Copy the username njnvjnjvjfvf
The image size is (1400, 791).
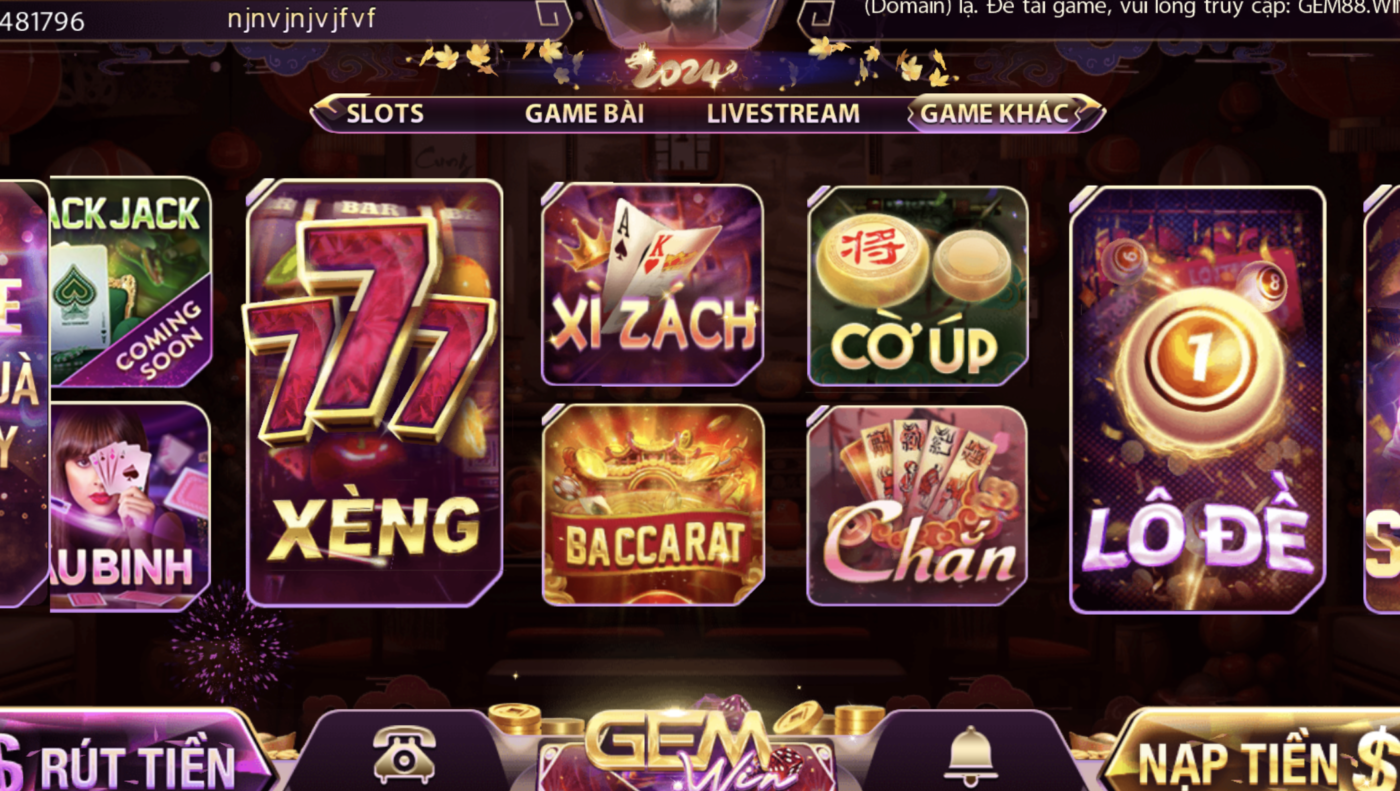pyautogui.click(x=300, y=18)
